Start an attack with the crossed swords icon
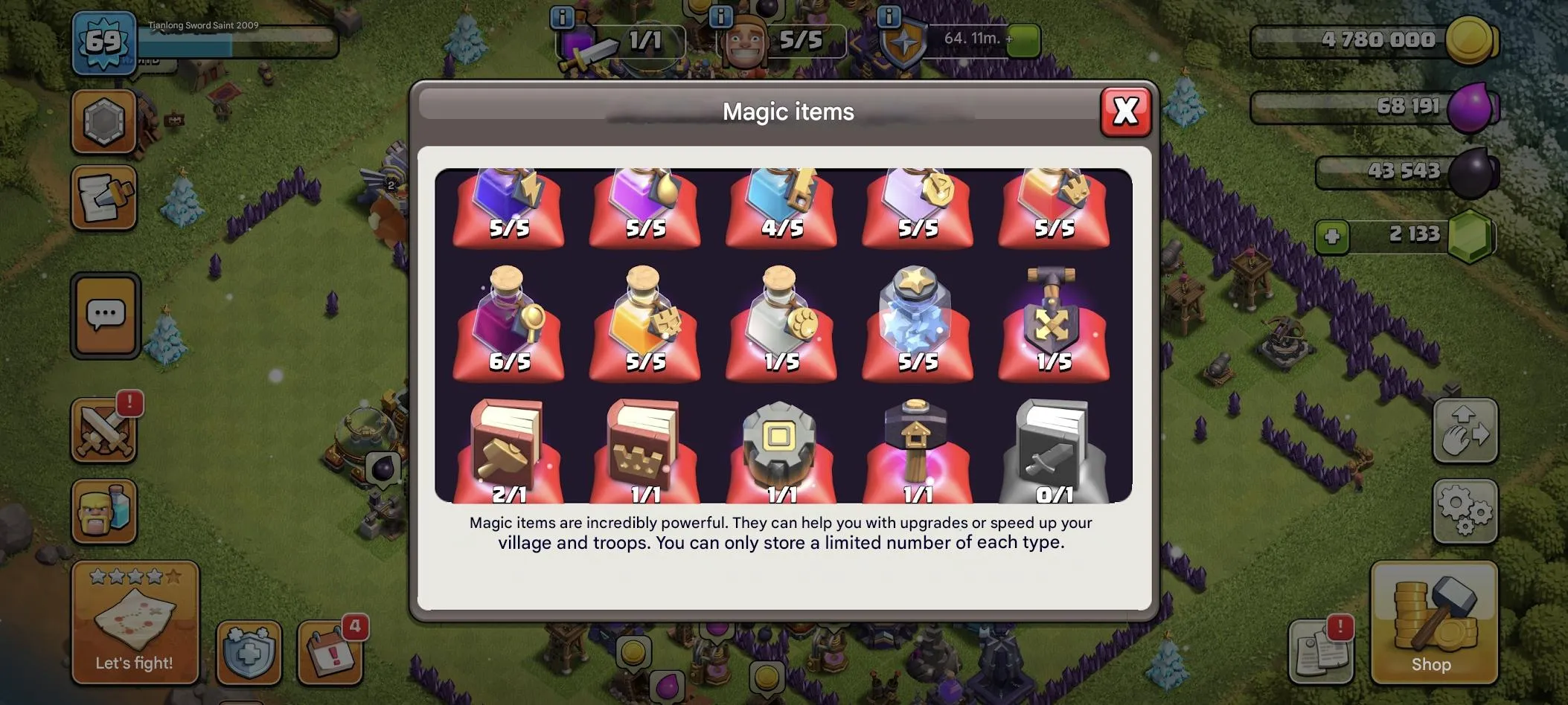The width and height of the screenshot is (1568, 705). tap(105, 430)
